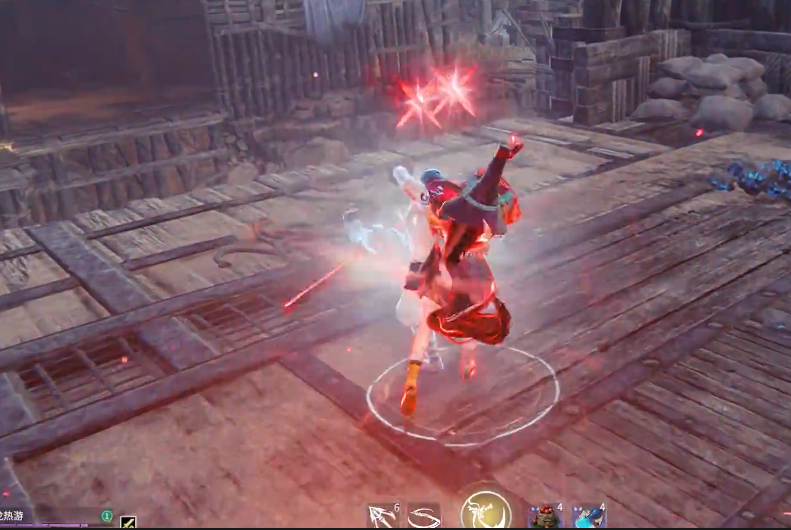791x530 pixels.
Task: Activate the golden circular ultimate skill
Action: coord(486,511)
